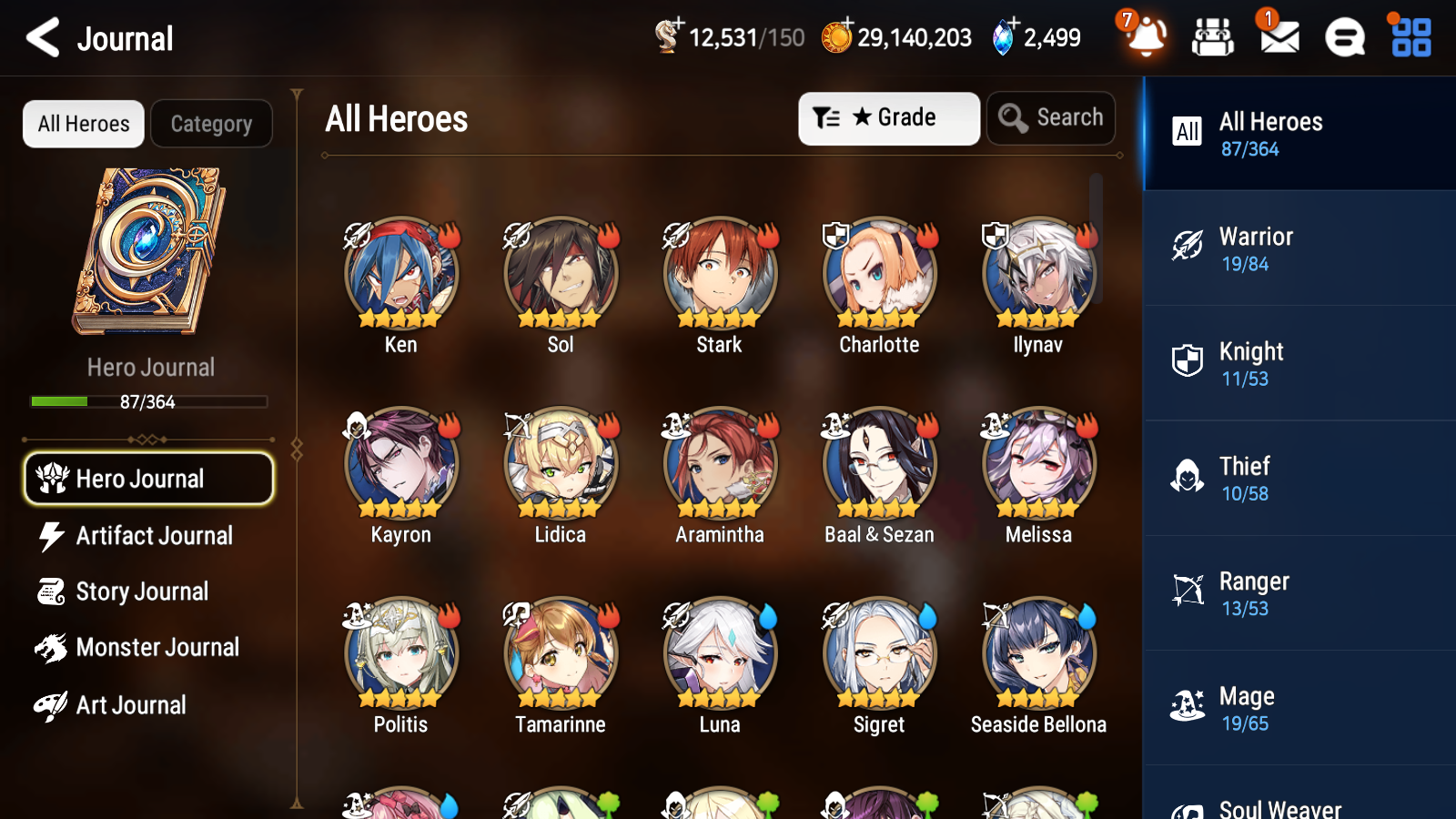1456x819 pixels.
Task: Open the Grade sorting dropdown
Action: (x=887, y=118)
